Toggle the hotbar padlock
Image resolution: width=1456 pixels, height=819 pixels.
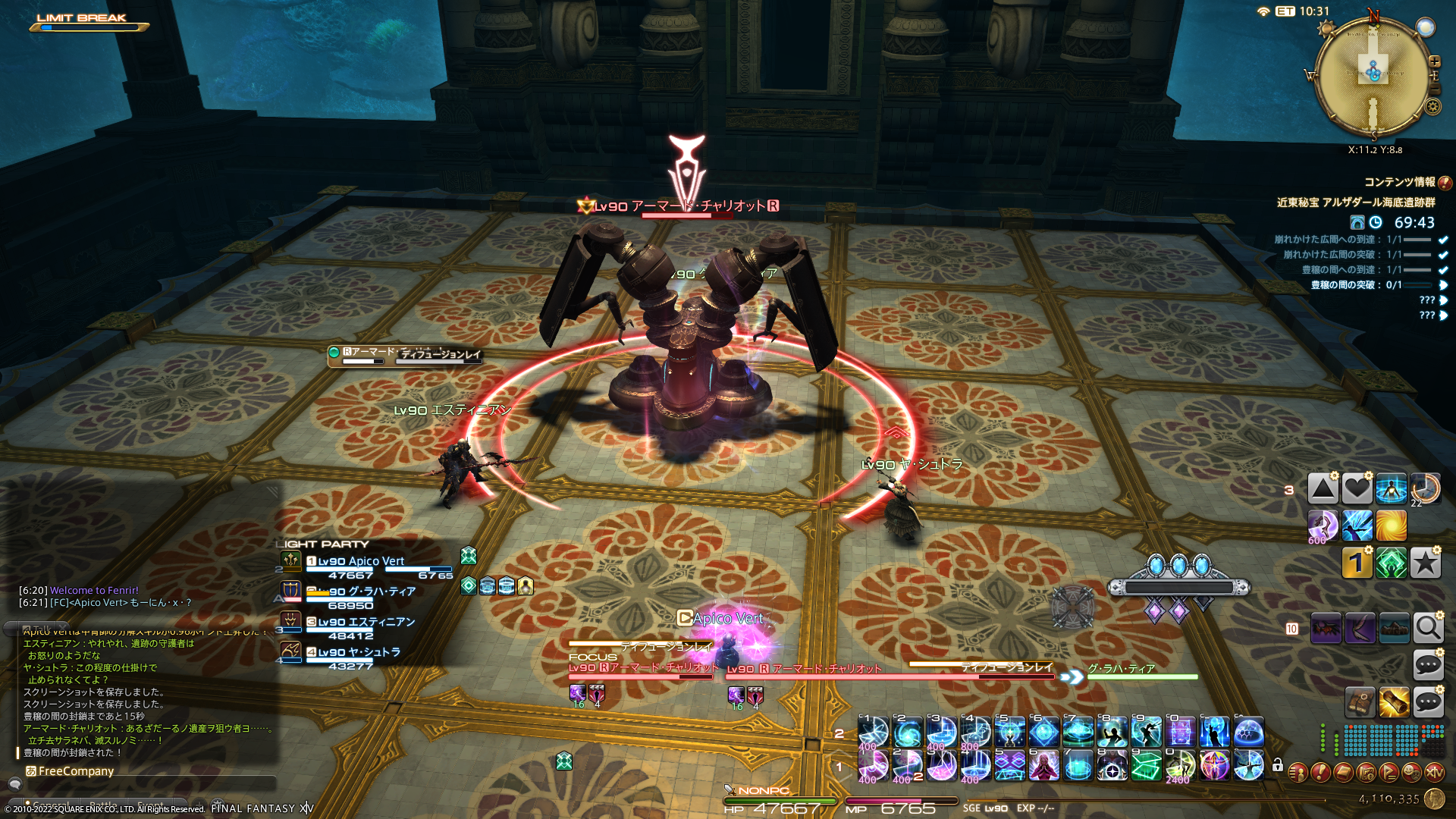coord(1278,765)
